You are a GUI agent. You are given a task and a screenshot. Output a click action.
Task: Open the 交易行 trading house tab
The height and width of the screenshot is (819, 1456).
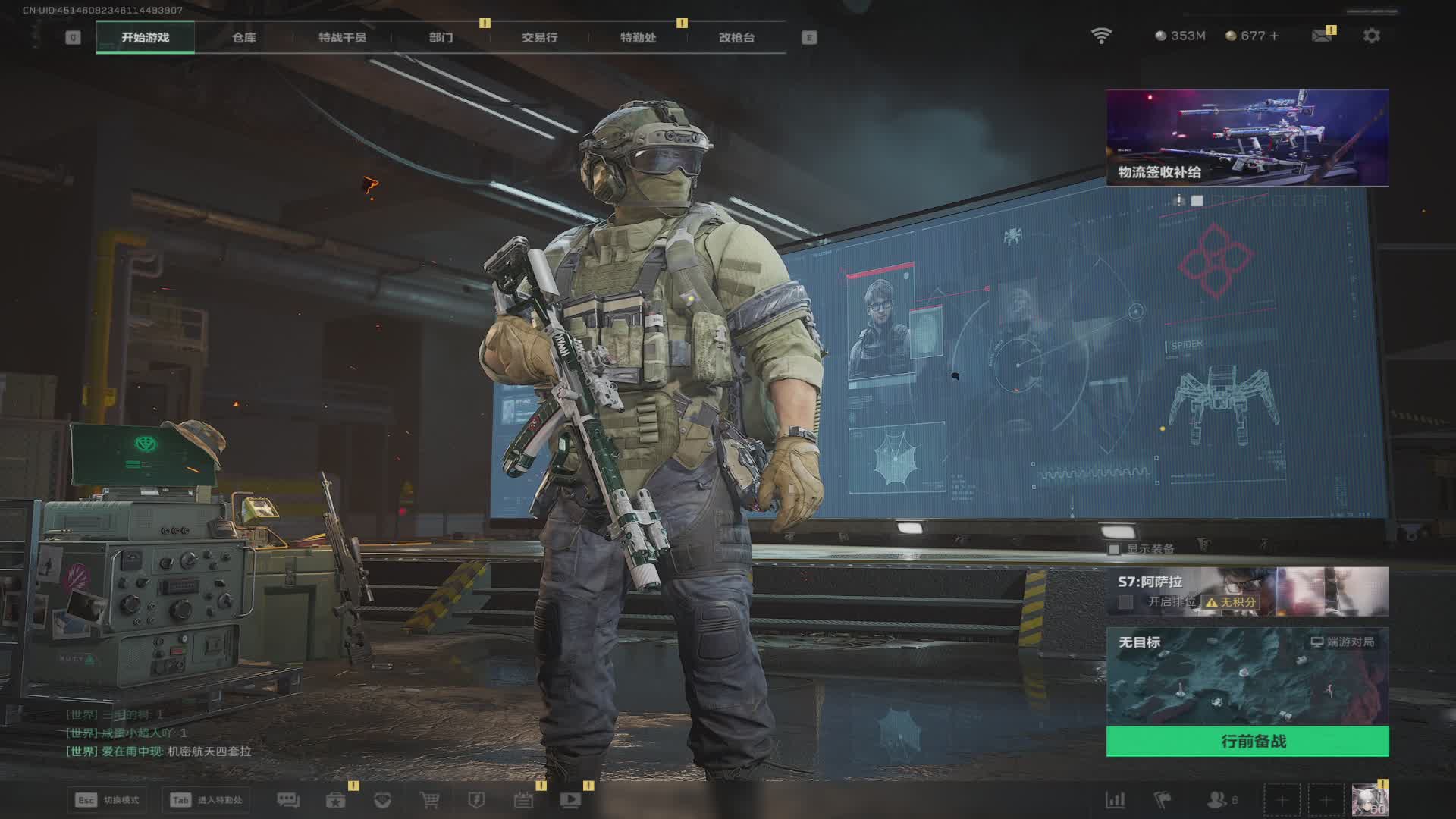pos(539,37)
